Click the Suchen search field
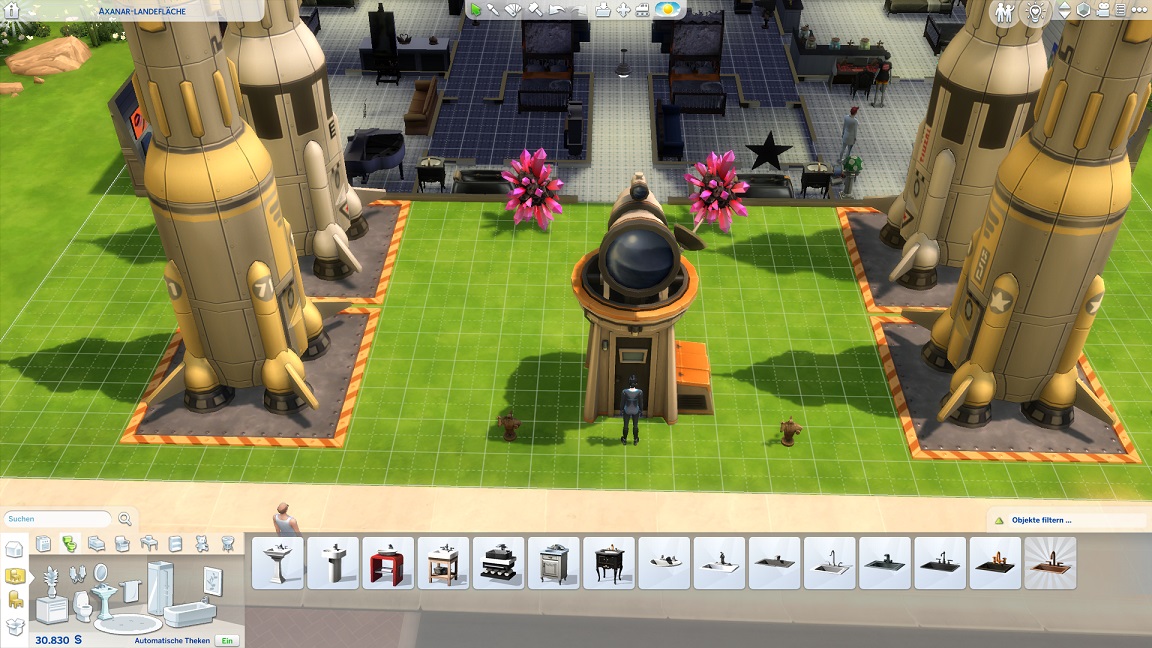The width and height of the screenshot is (1152, 648). [x=57, y=519]
